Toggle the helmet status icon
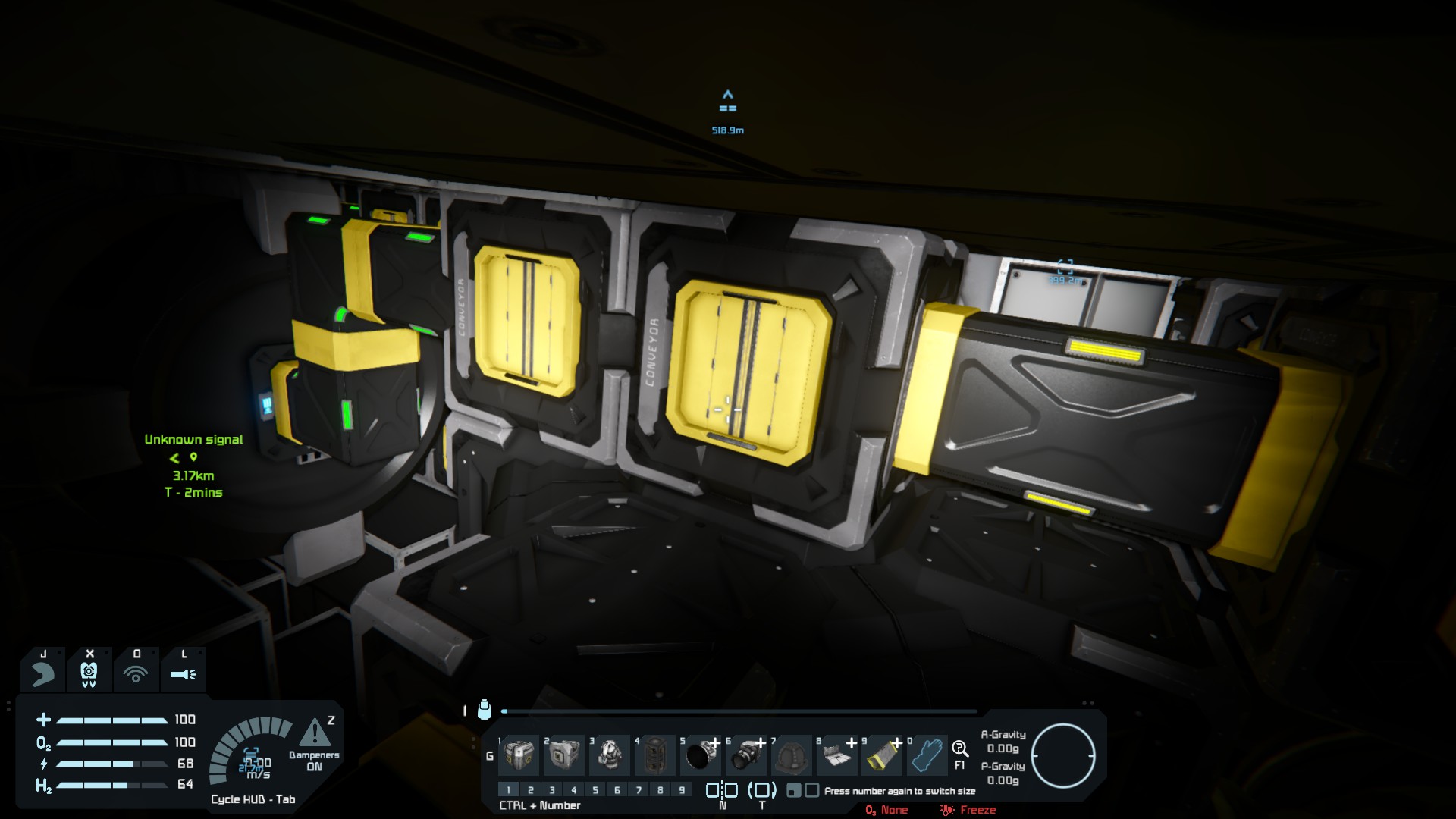This screenshot has width=1456, height=819. coord(89,673)
